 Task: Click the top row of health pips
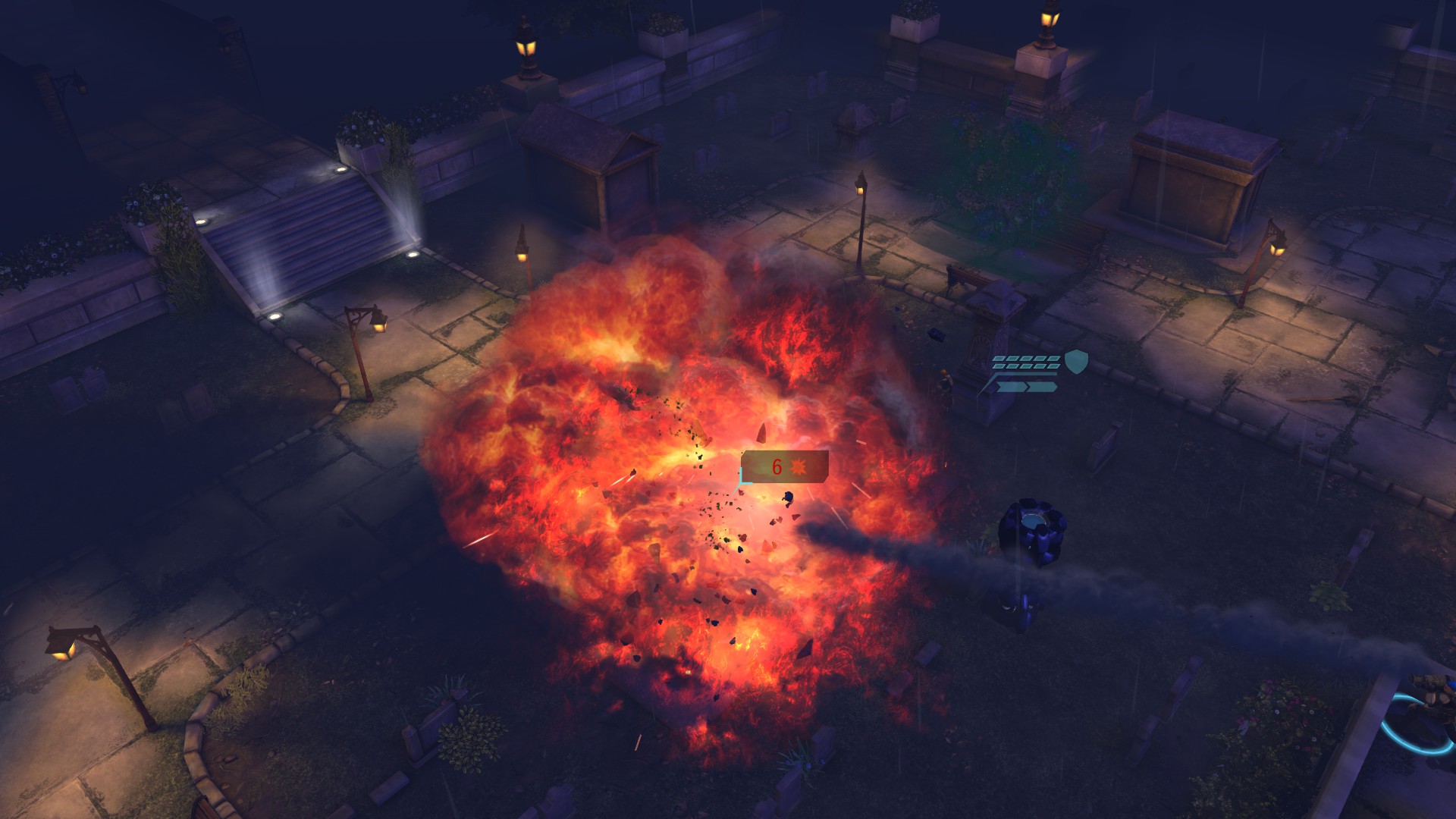(1026, 359)
